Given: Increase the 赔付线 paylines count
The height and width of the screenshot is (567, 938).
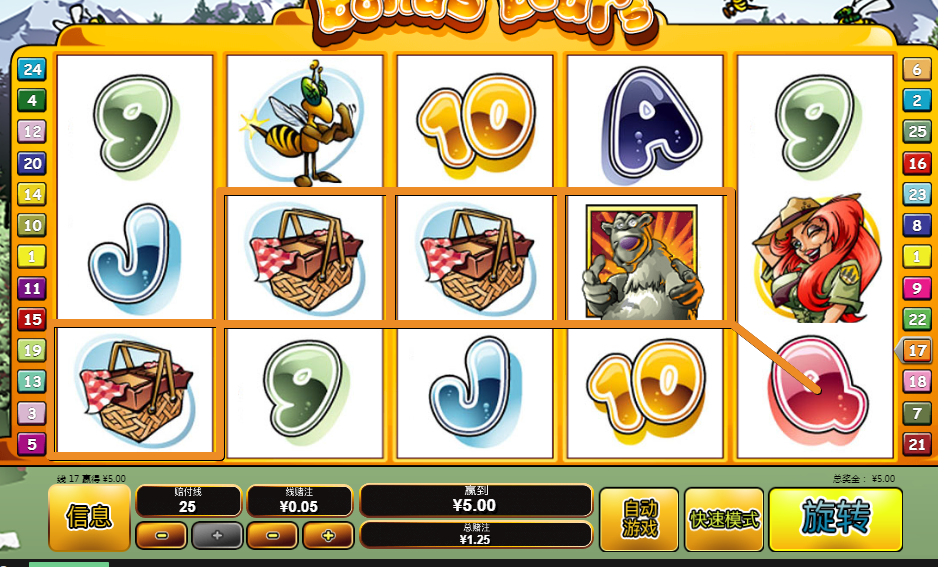Looking at the screenshot, I should tap(217, 536).
